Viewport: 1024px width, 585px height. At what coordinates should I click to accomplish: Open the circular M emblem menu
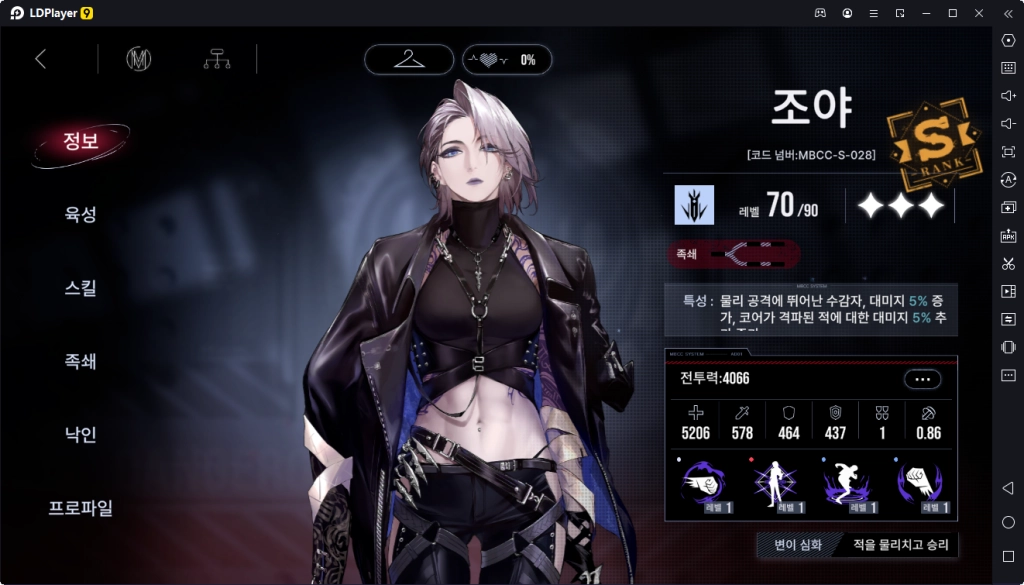coord(138,59)
